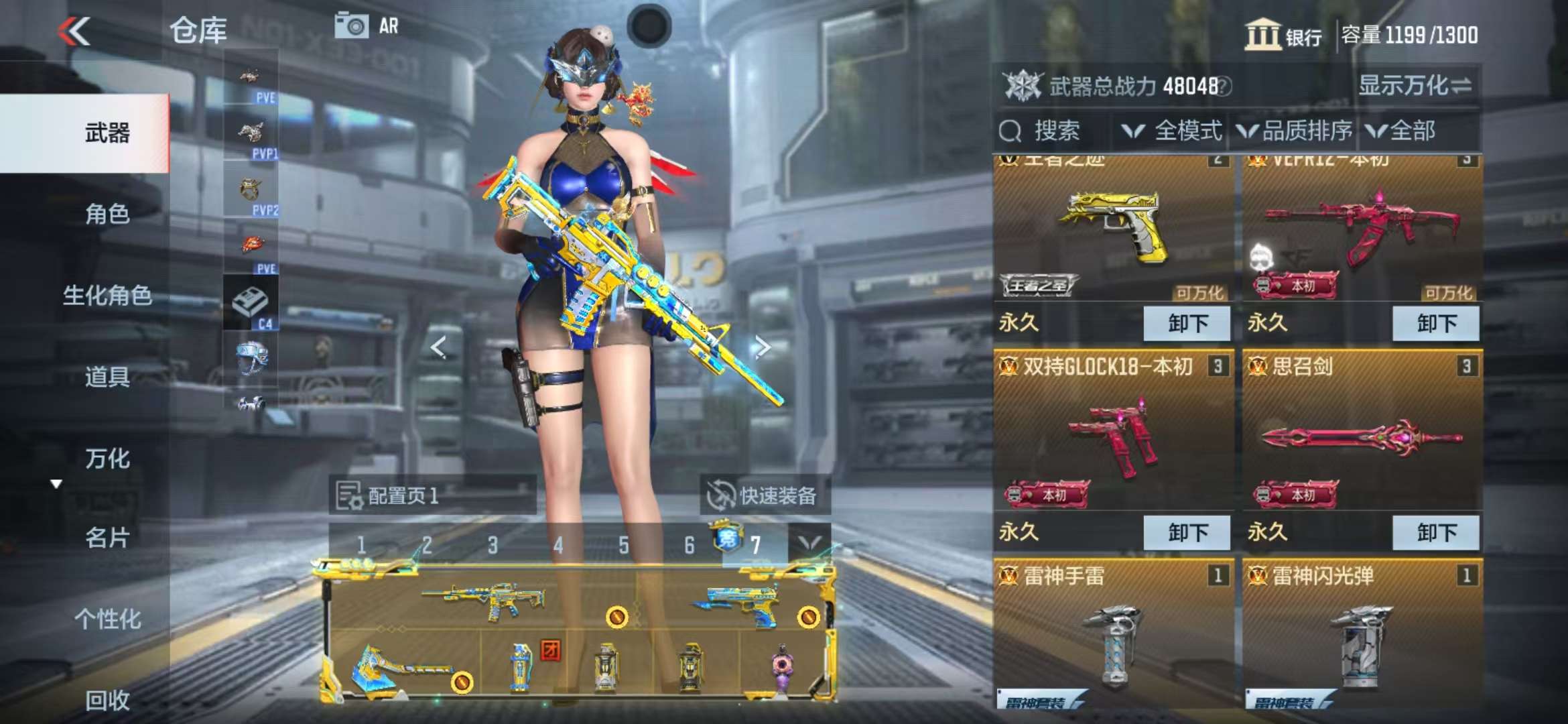Open the 个性化 personalization category
Viewport: 1568px width, 724px height.
tap(107, 619)
